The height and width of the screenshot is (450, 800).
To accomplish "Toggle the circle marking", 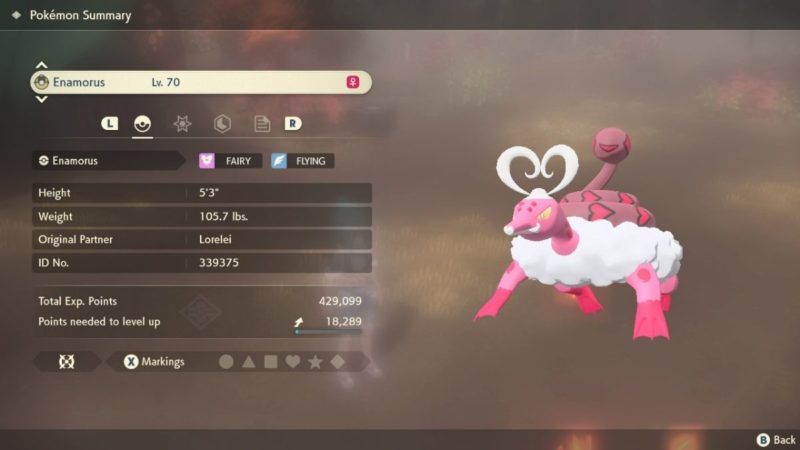I will point(226,362).
